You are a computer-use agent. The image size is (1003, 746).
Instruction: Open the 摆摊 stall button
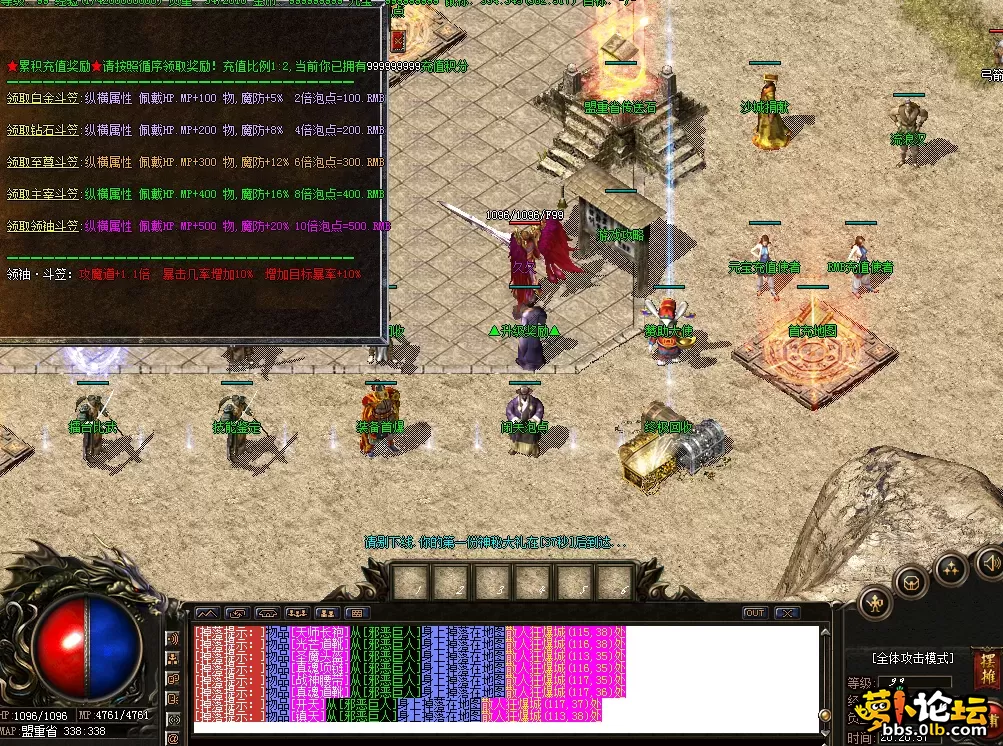click(986, 664)
